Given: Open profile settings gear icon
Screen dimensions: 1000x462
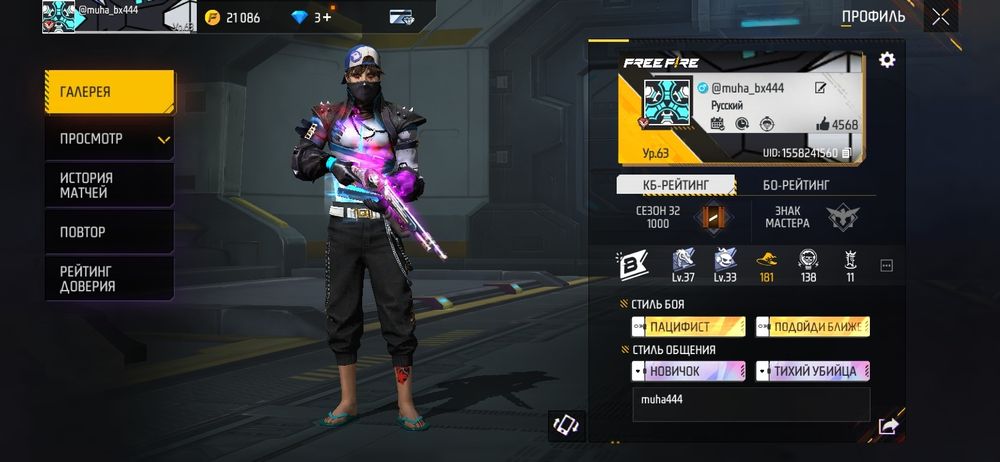Looking at the screenshot, I should (x=886, y=61).
